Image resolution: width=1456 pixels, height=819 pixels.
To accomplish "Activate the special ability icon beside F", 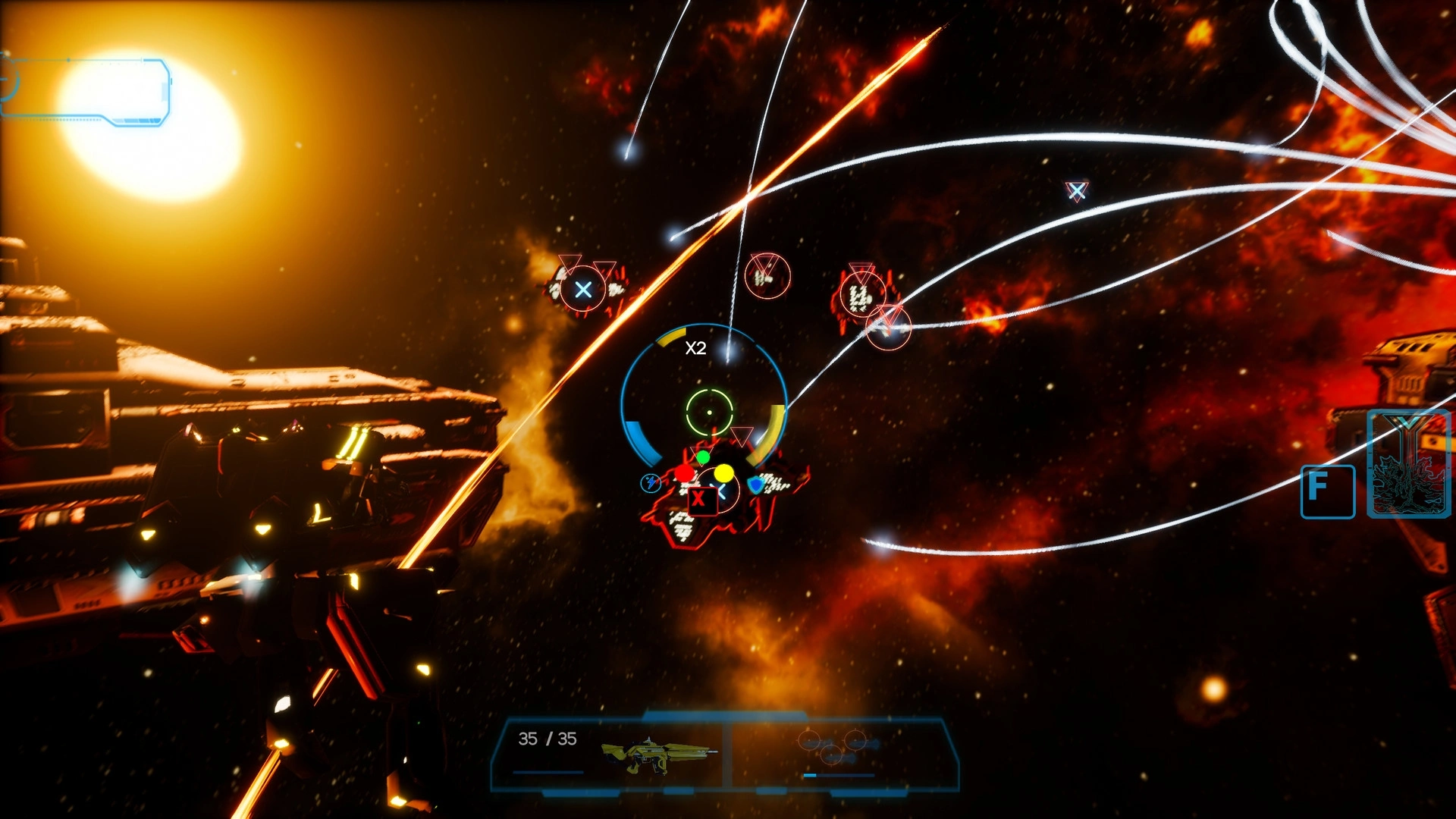I will [x=1410, y=464].
